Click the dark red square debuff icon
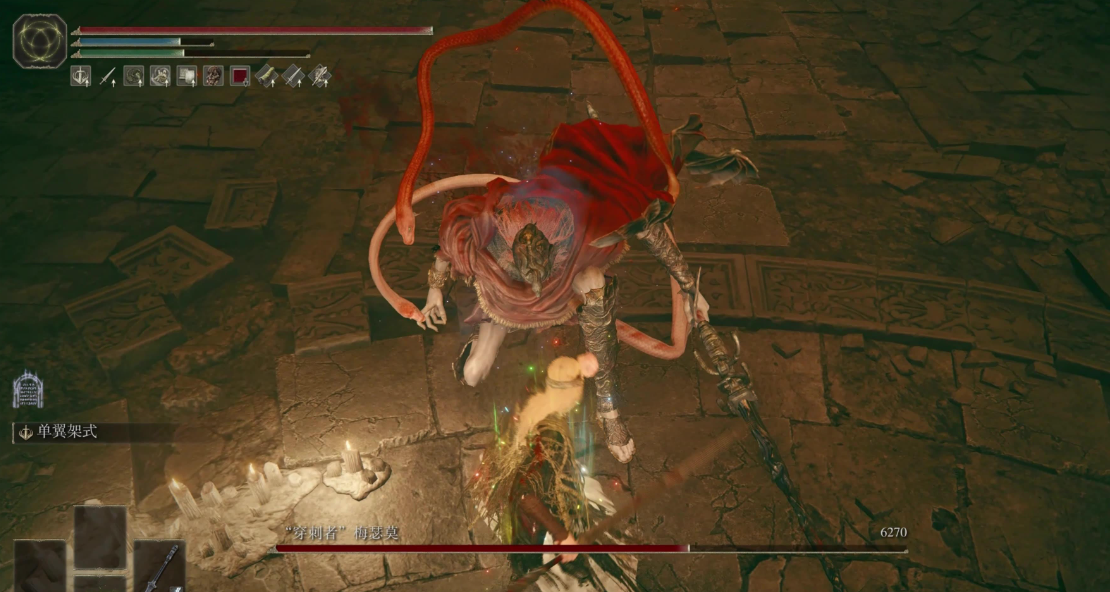This screenshot has height=592, width=1110. tap(240, 75)
